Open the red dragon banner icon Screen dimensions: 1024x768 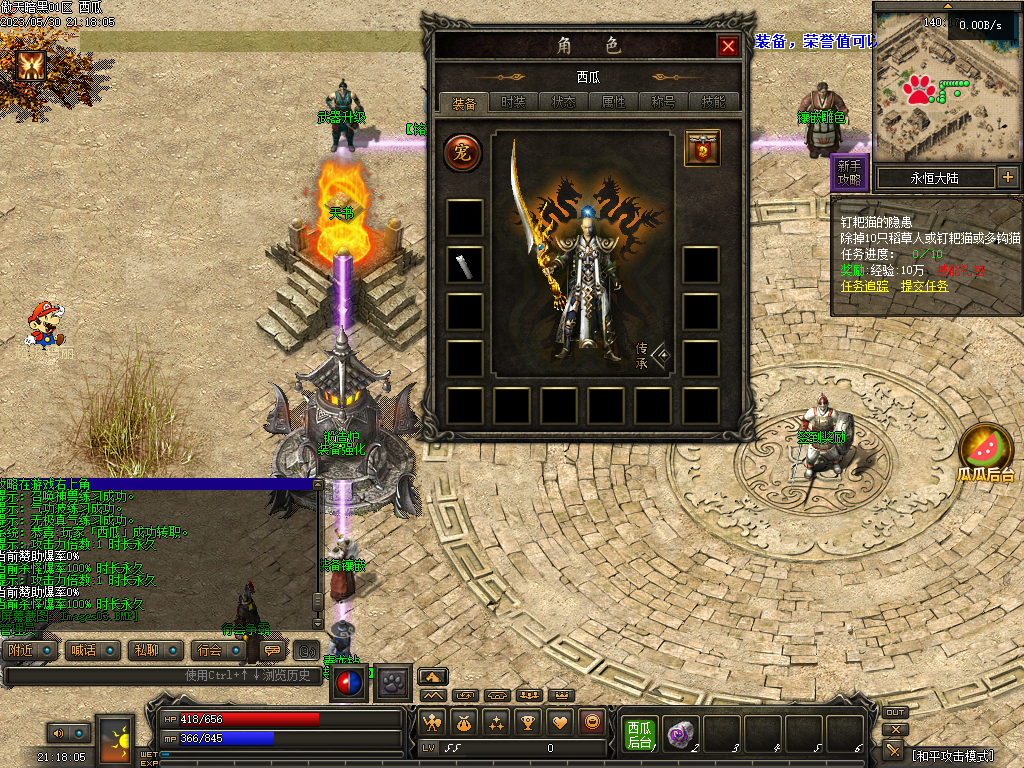(702, 148)
